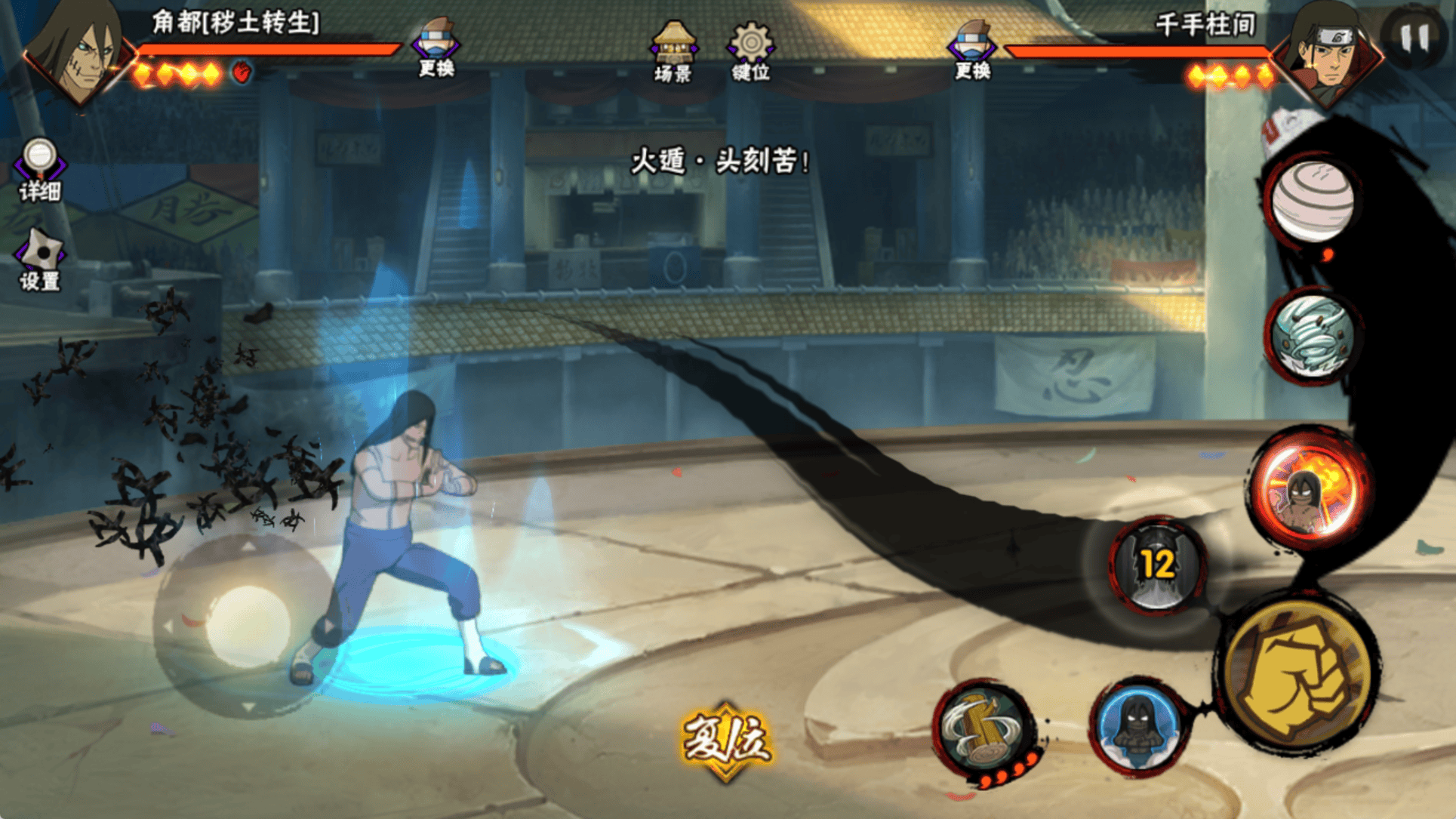Pause the match with the pause button
1456x819 pixels.
[x=1414, y=38]
